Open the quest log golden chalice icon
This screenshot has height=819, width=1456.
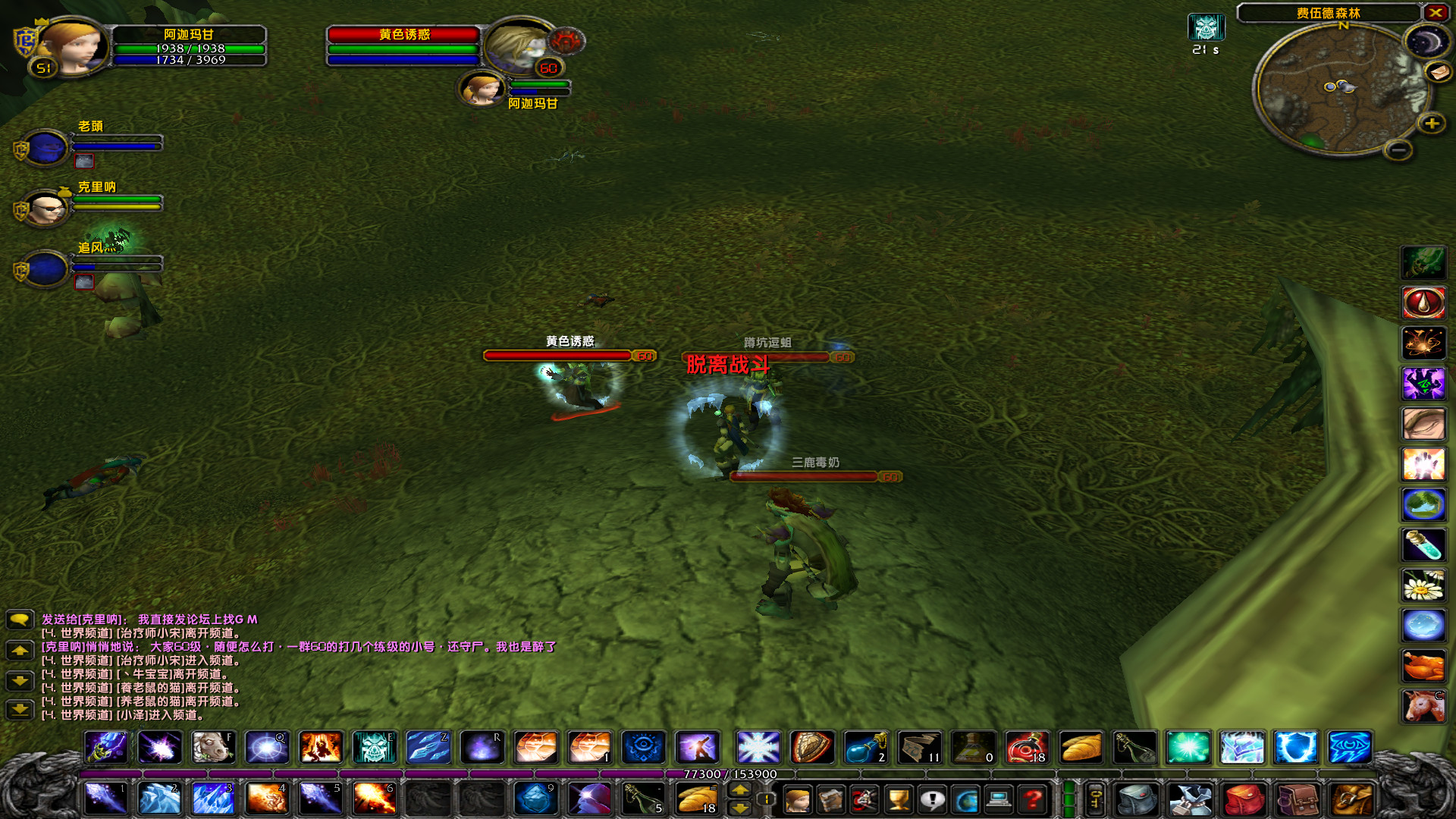pos(898,799)
